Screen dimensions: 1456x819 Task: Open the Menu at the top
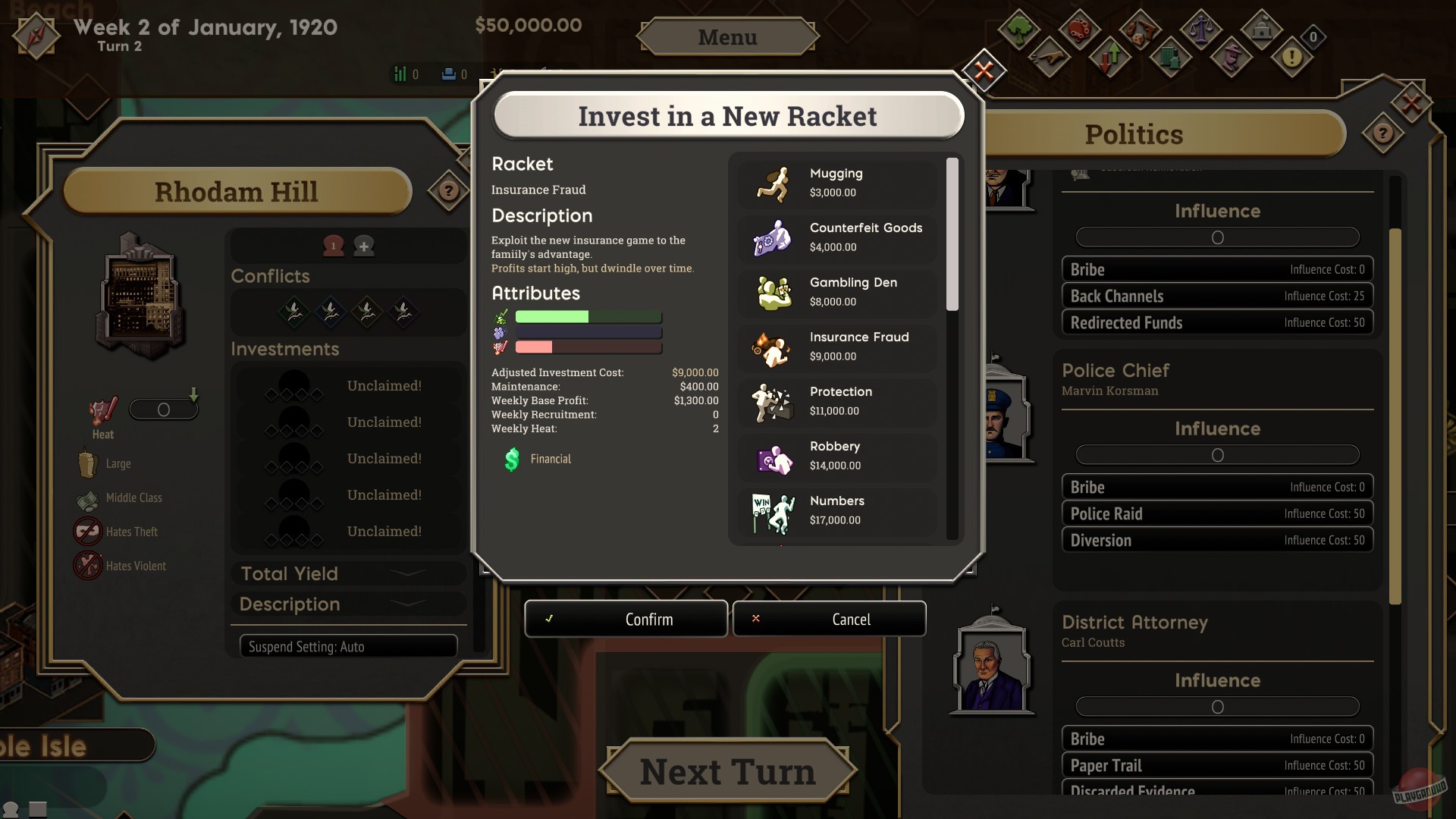pos(727,36)
